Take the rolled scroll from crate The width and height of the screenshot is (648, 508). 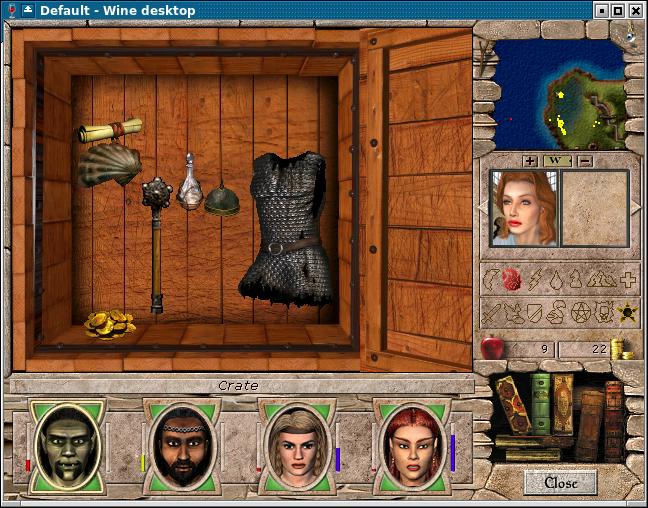click(x=110, y=131)
